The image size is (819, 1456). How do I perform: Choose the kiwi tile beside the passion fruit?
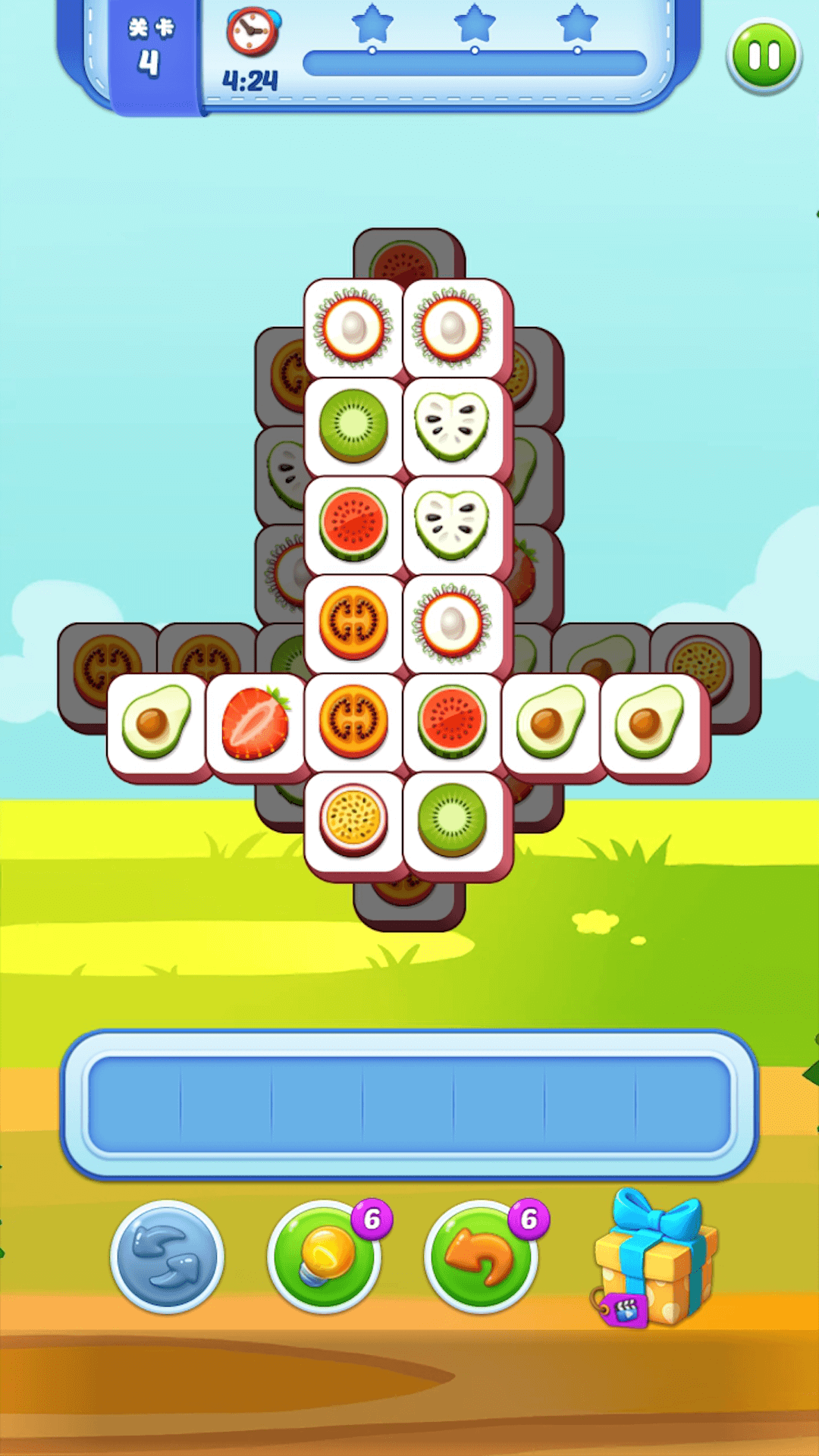pos(452,821)
